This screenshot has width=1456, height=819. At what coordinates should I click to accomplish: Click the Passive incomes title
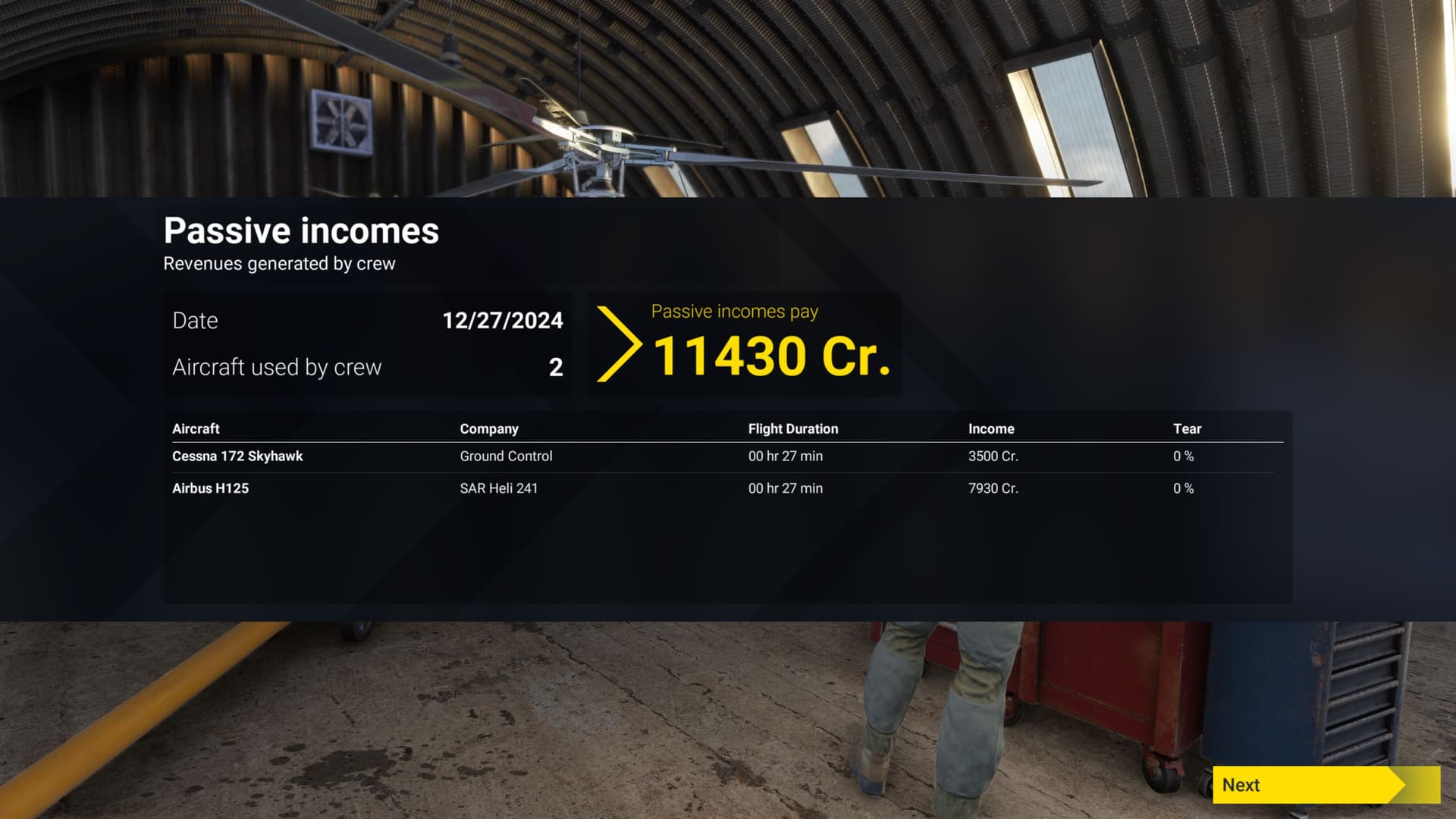[300, 231]
